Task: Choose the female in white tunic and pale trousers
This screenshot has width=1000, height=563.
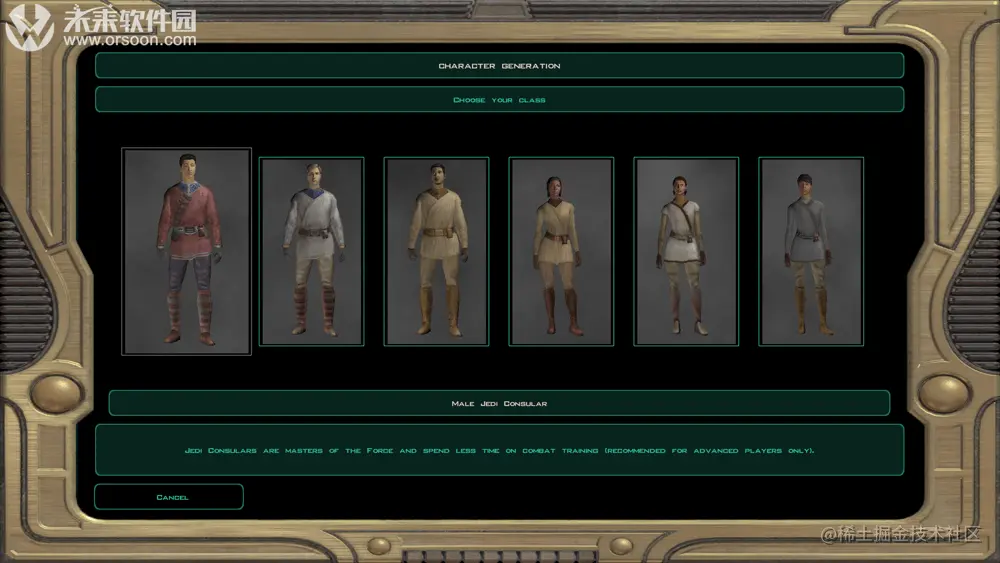Action: pyautogui.click(x=686, y=252)
